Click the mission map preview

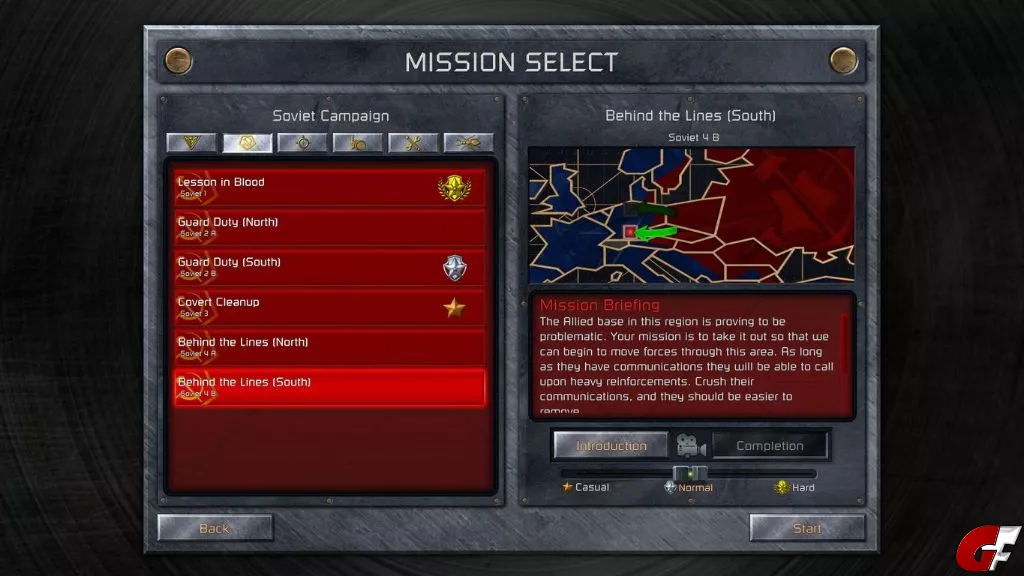pos(691,215)
